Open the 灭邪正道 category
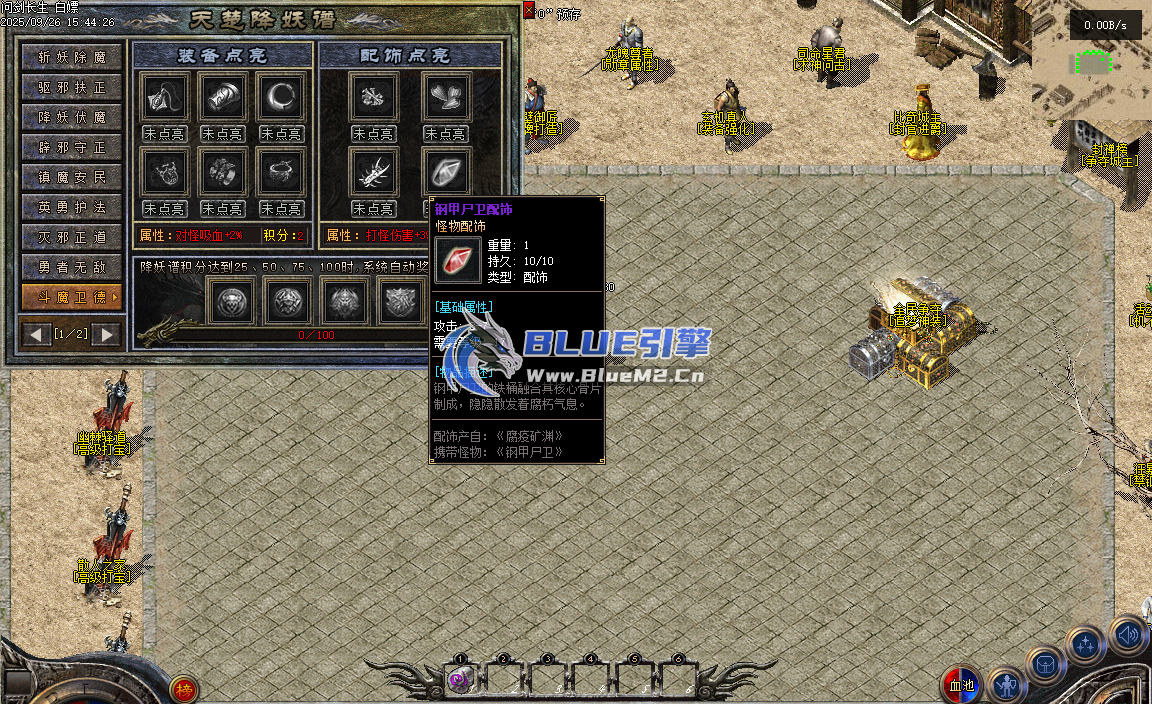The width and height of the screenshot is (1152, 704). [72, 238]
